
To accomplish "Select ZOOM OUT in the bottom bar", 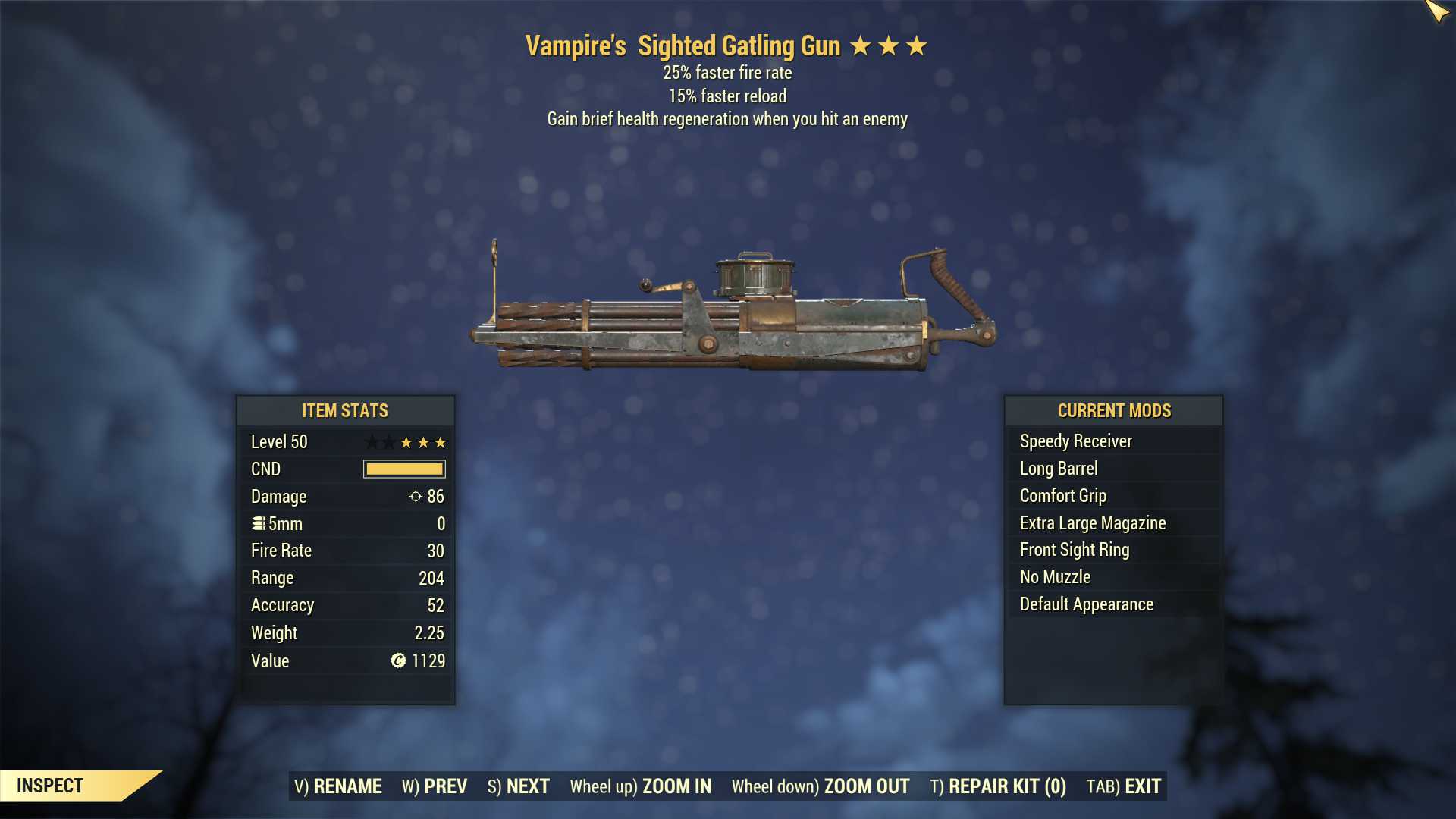I will pyautogui.click(x=821, y=786).
